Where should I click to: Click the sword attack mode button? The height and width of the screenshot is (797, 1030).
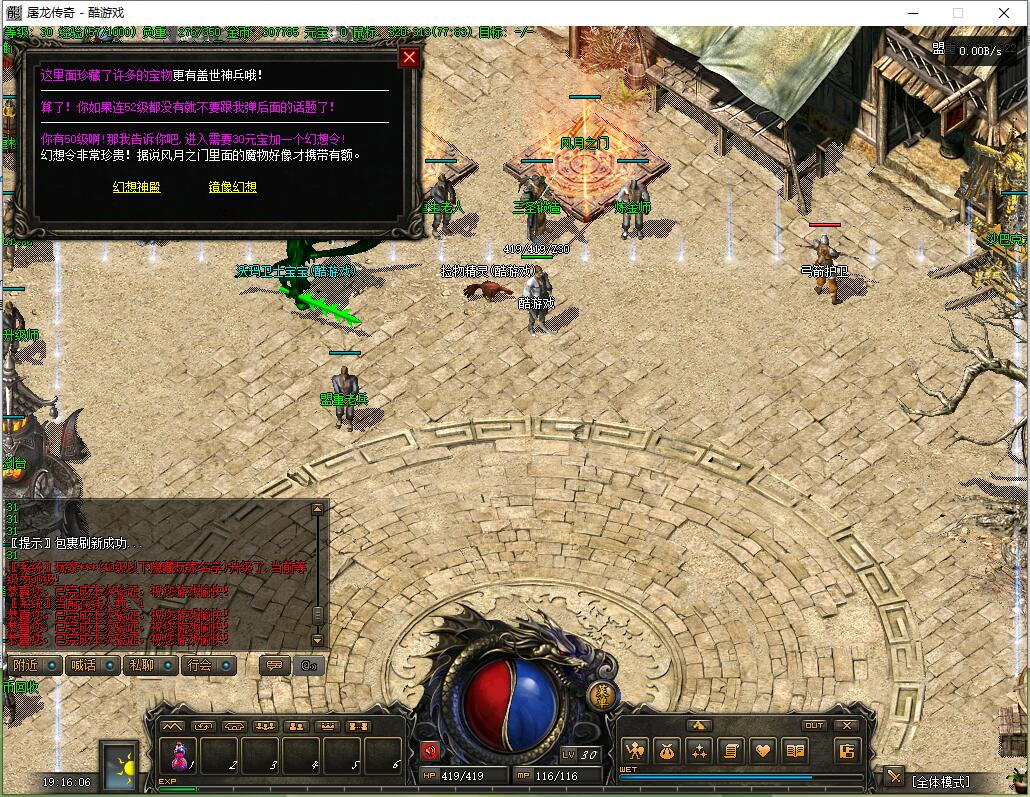pos(893,777)
